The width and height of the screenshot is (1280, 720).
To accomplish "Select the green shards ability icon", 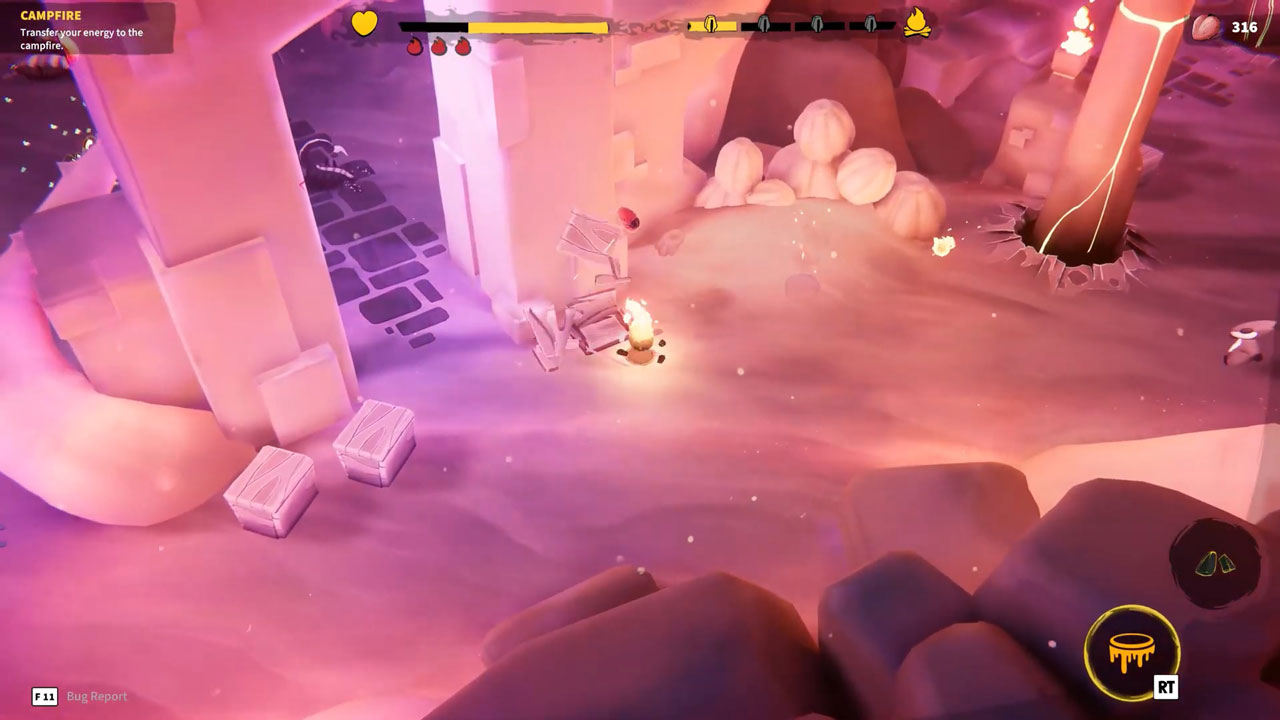I will (1215, 564).
